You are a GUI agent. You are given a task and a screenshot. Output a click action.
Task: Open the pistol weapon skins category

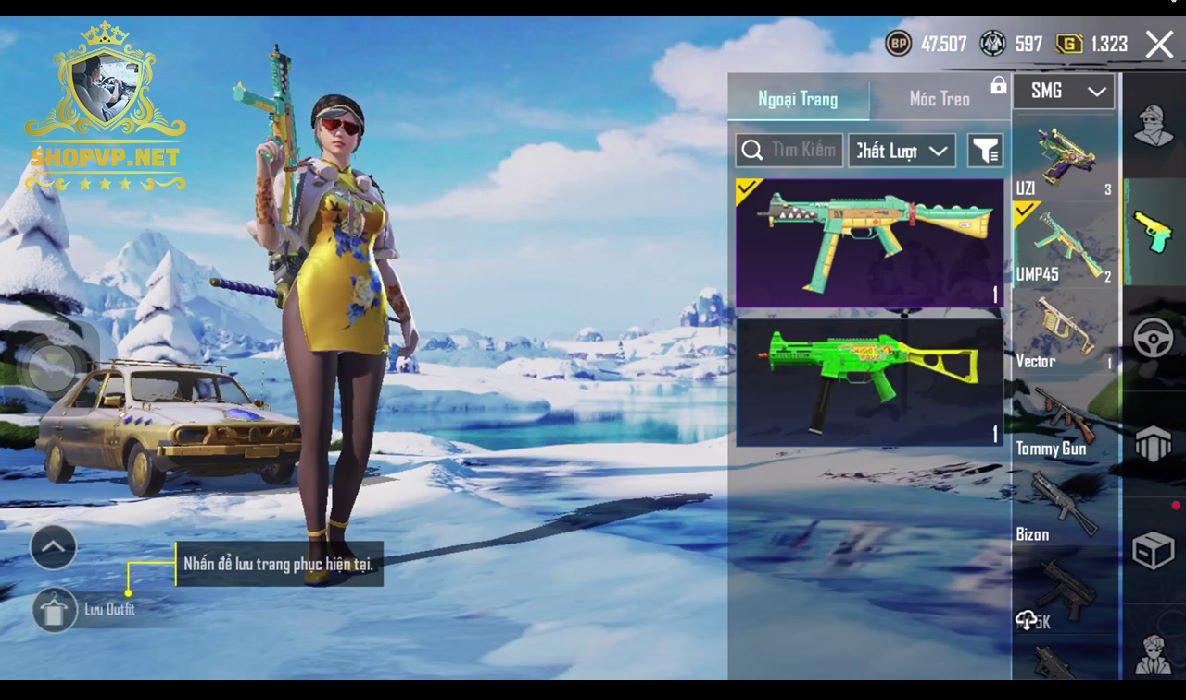[1153, 231]
